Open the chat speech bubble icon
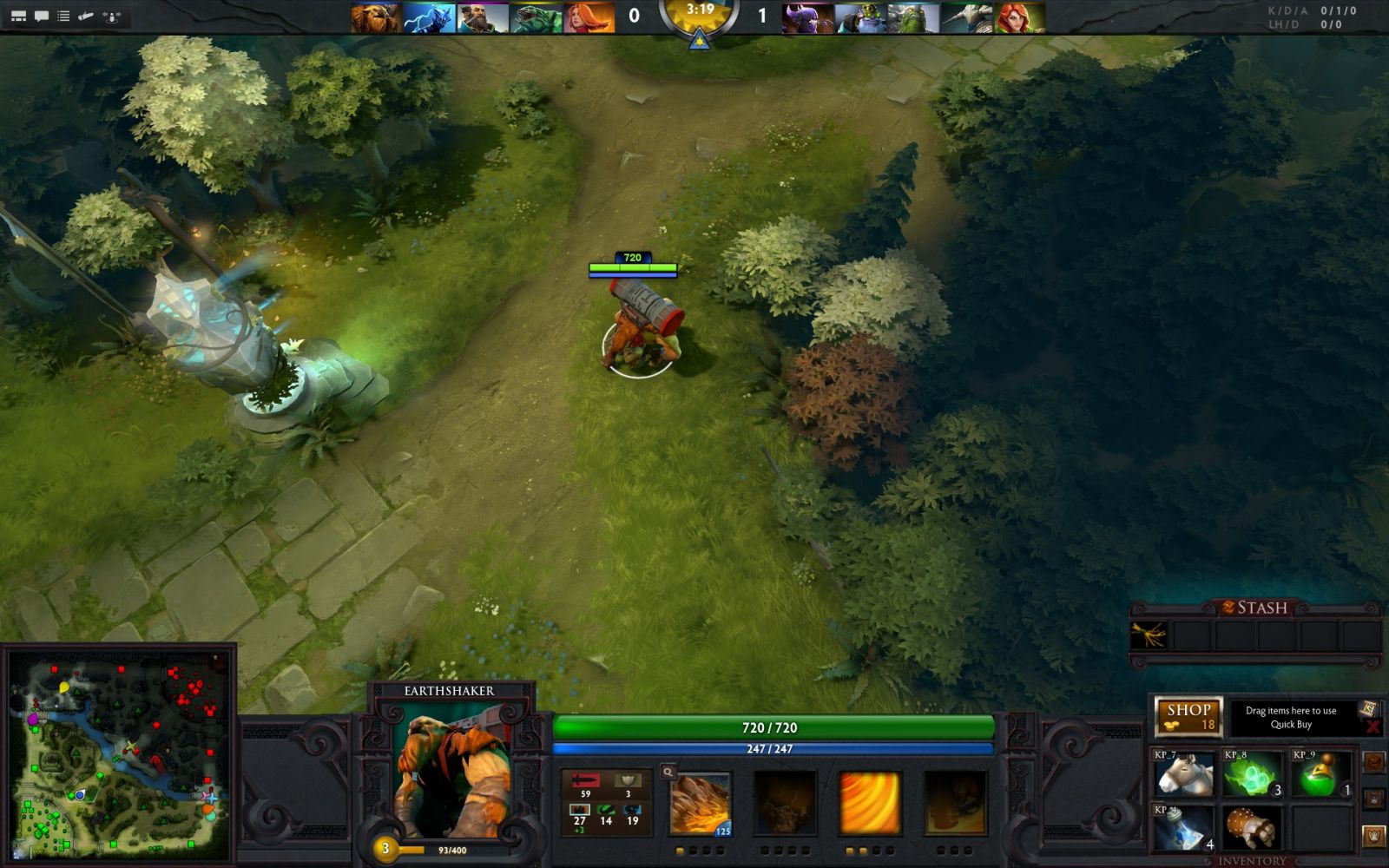 41,16
